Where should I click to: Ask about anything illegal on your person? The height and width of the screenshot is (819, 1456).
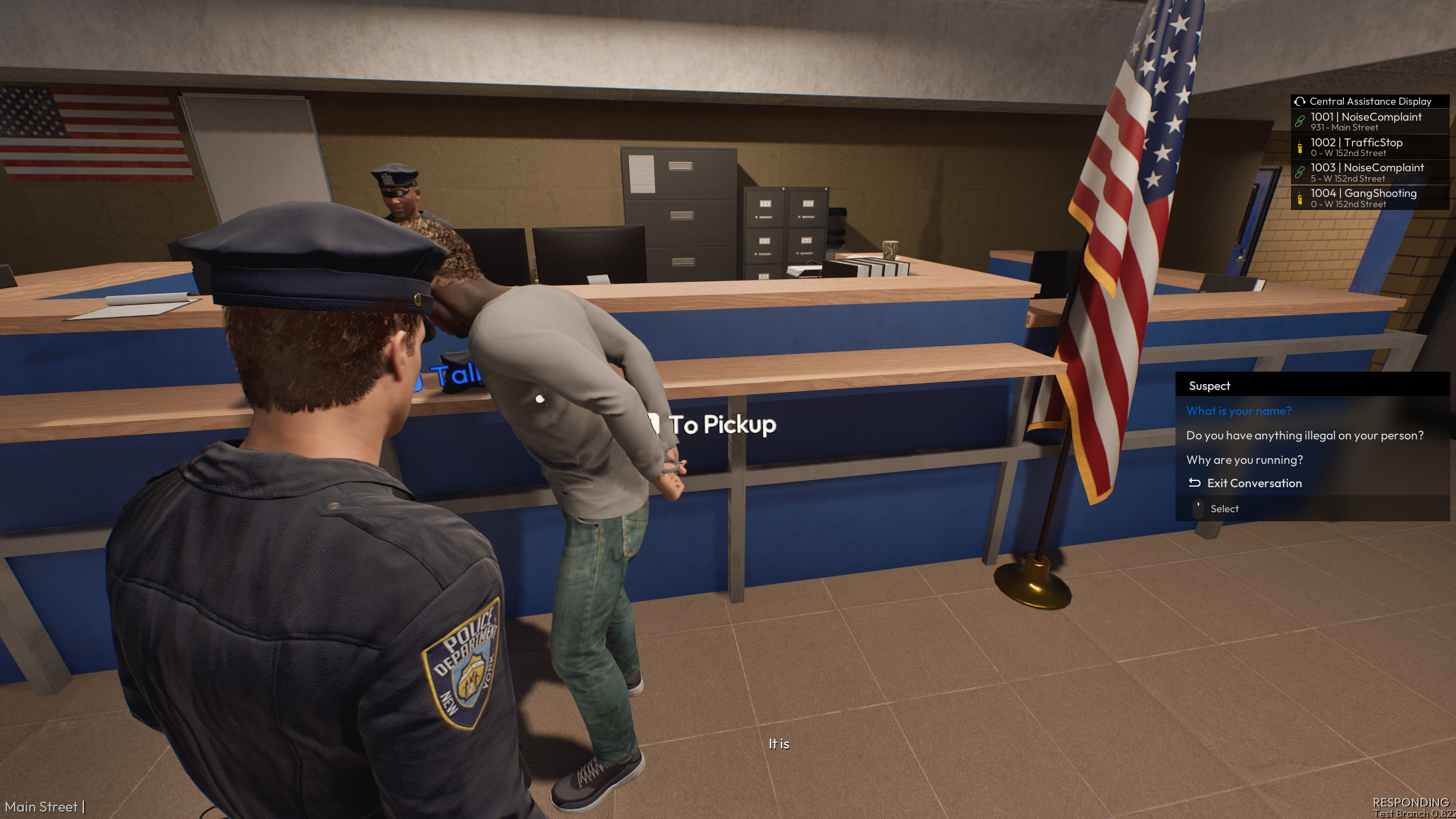click(x=1304, y=435)
